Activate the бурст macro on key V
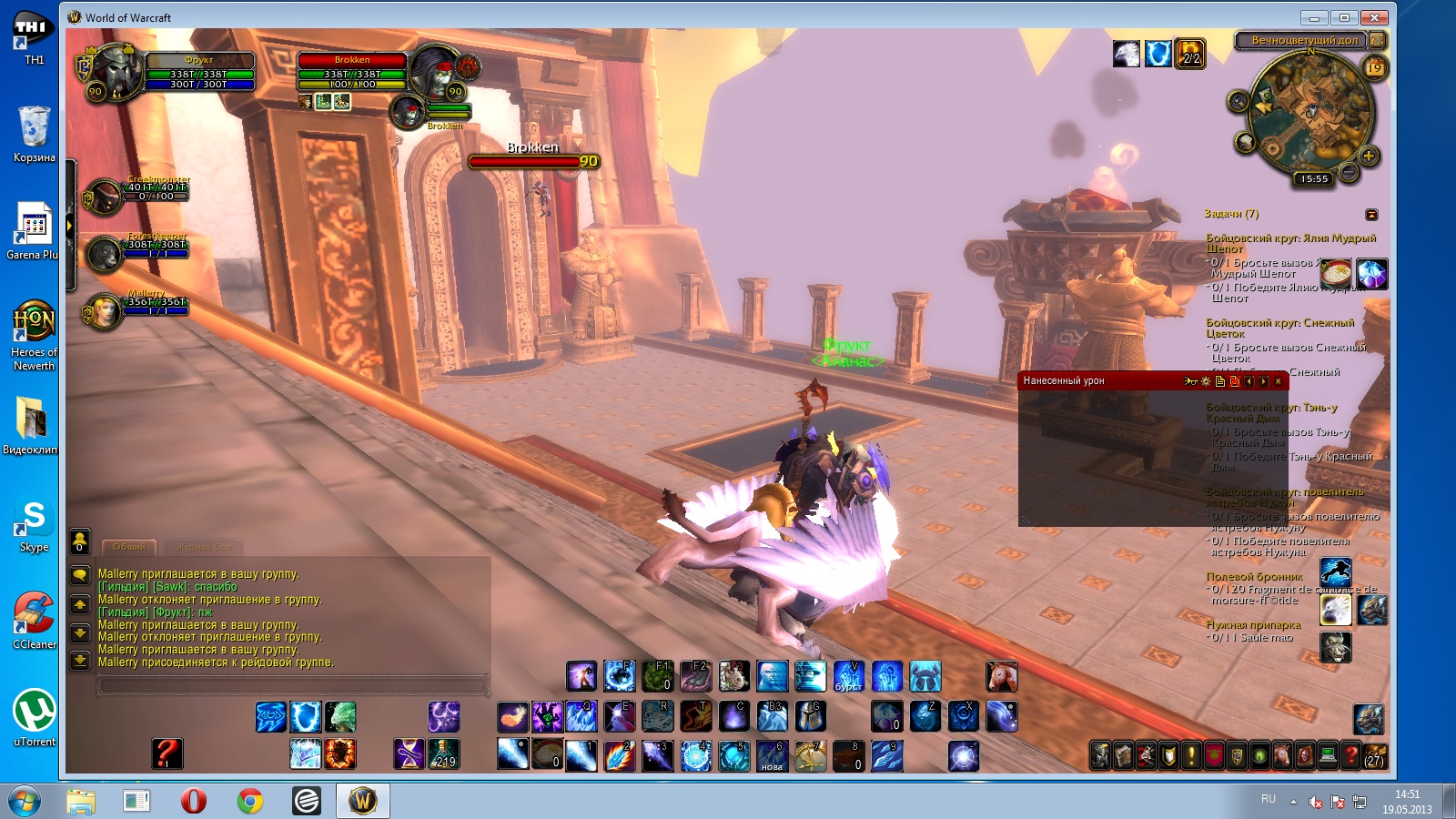Viewport: 1456px width, 819px height. 848,676
